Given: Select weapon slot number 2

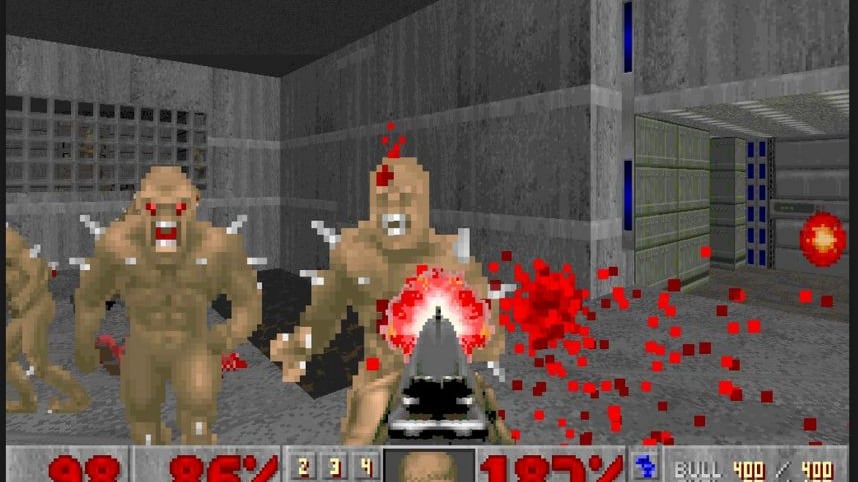Looking at the screenshot, I should coord(304,467).
